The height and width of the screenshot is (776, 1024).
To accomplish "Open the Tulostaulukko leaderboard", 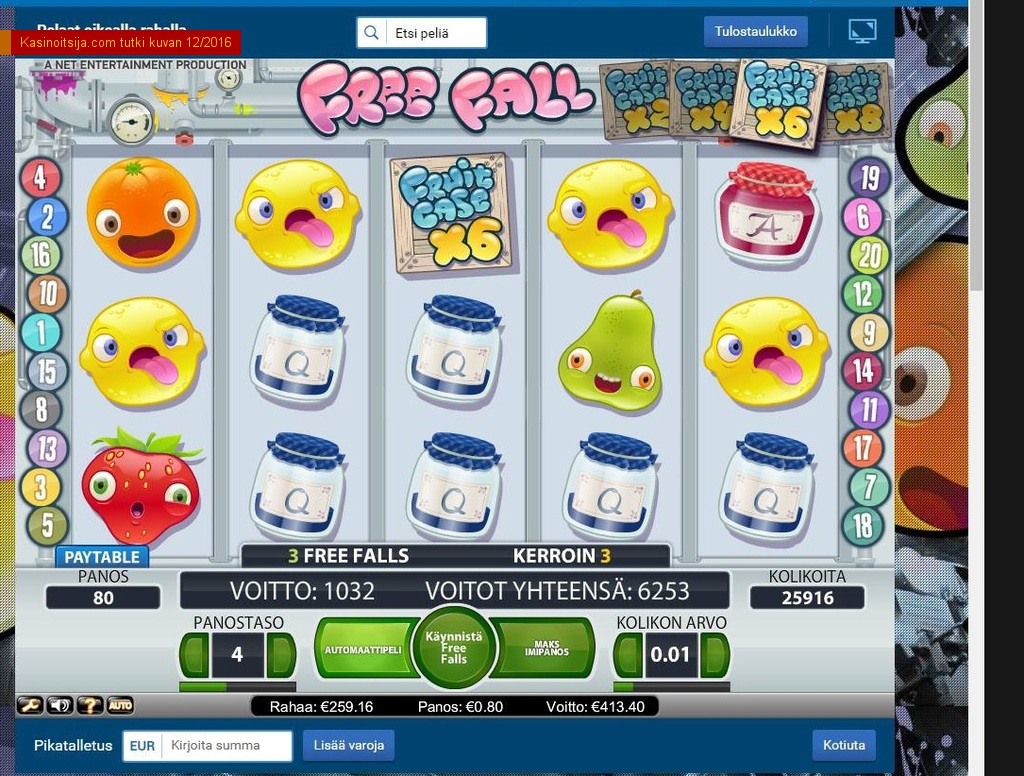I will 756,32.
